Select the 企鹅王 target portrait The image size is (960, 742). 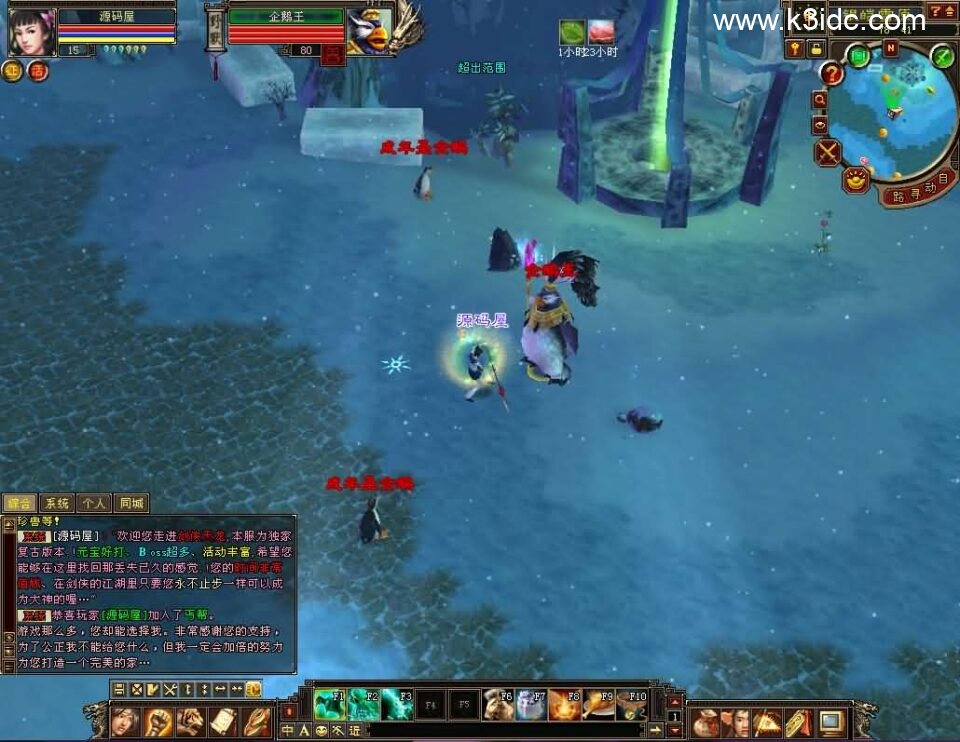click(368, 31)
